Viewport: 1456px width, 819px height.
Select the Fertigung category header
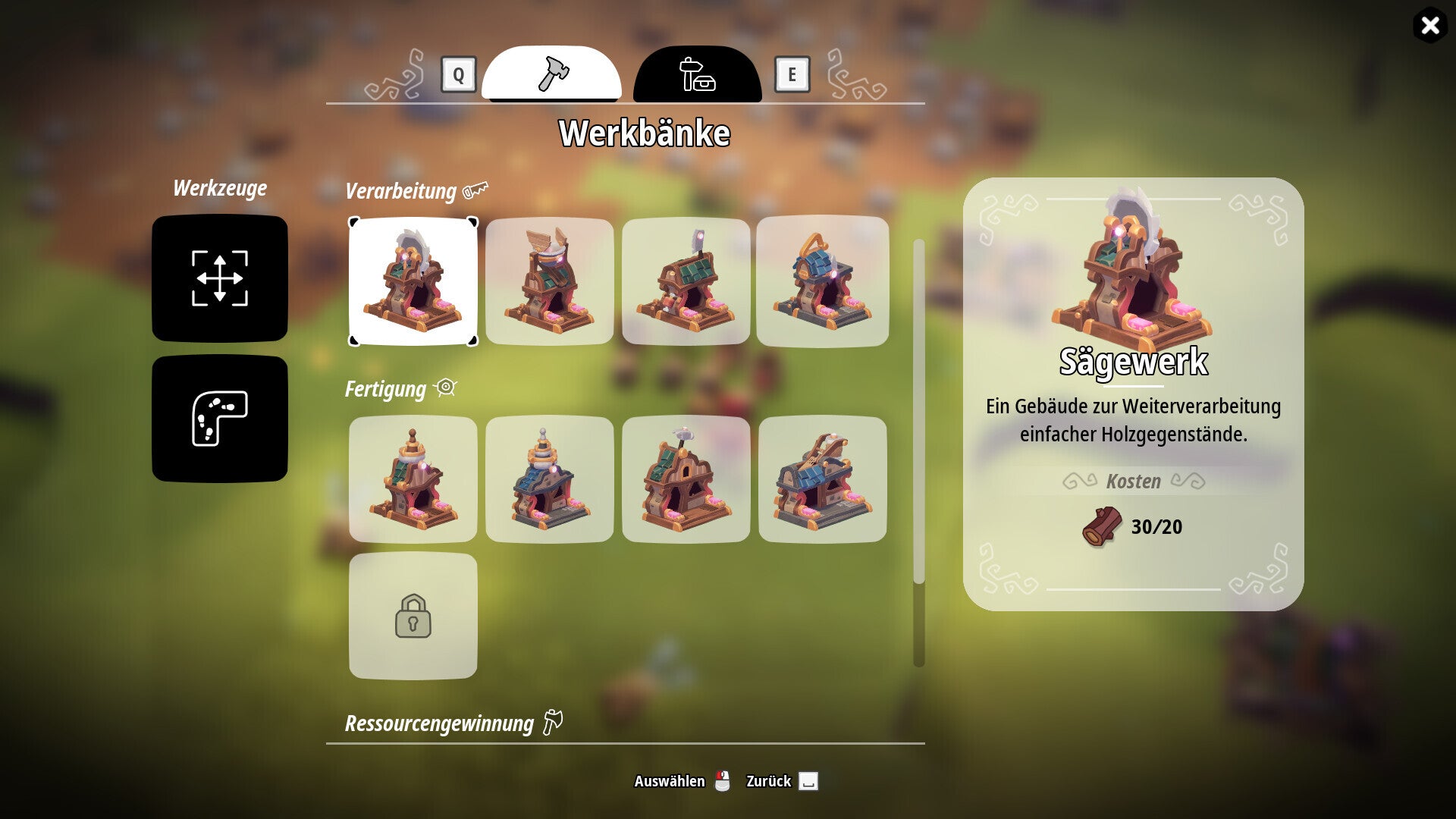[x=386, y=389]
